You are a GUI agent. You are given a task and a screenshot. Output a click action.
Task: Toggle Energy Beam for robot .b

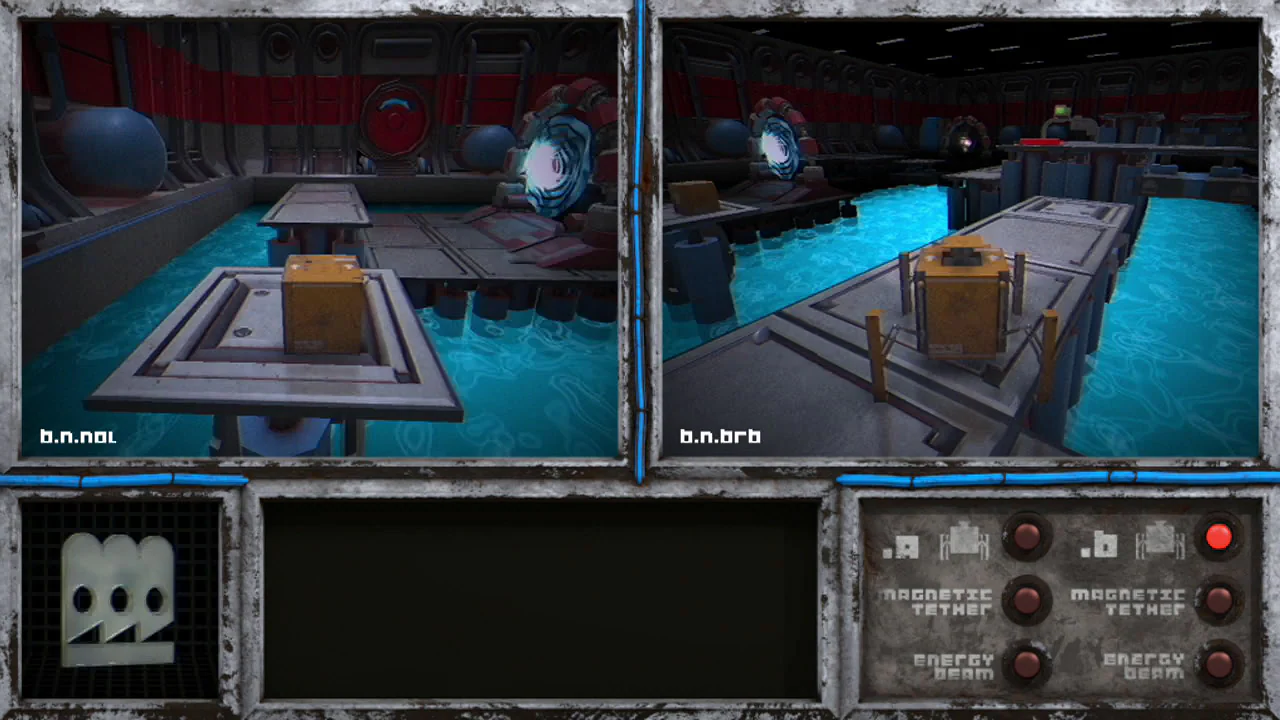(x=1218, y=661)
